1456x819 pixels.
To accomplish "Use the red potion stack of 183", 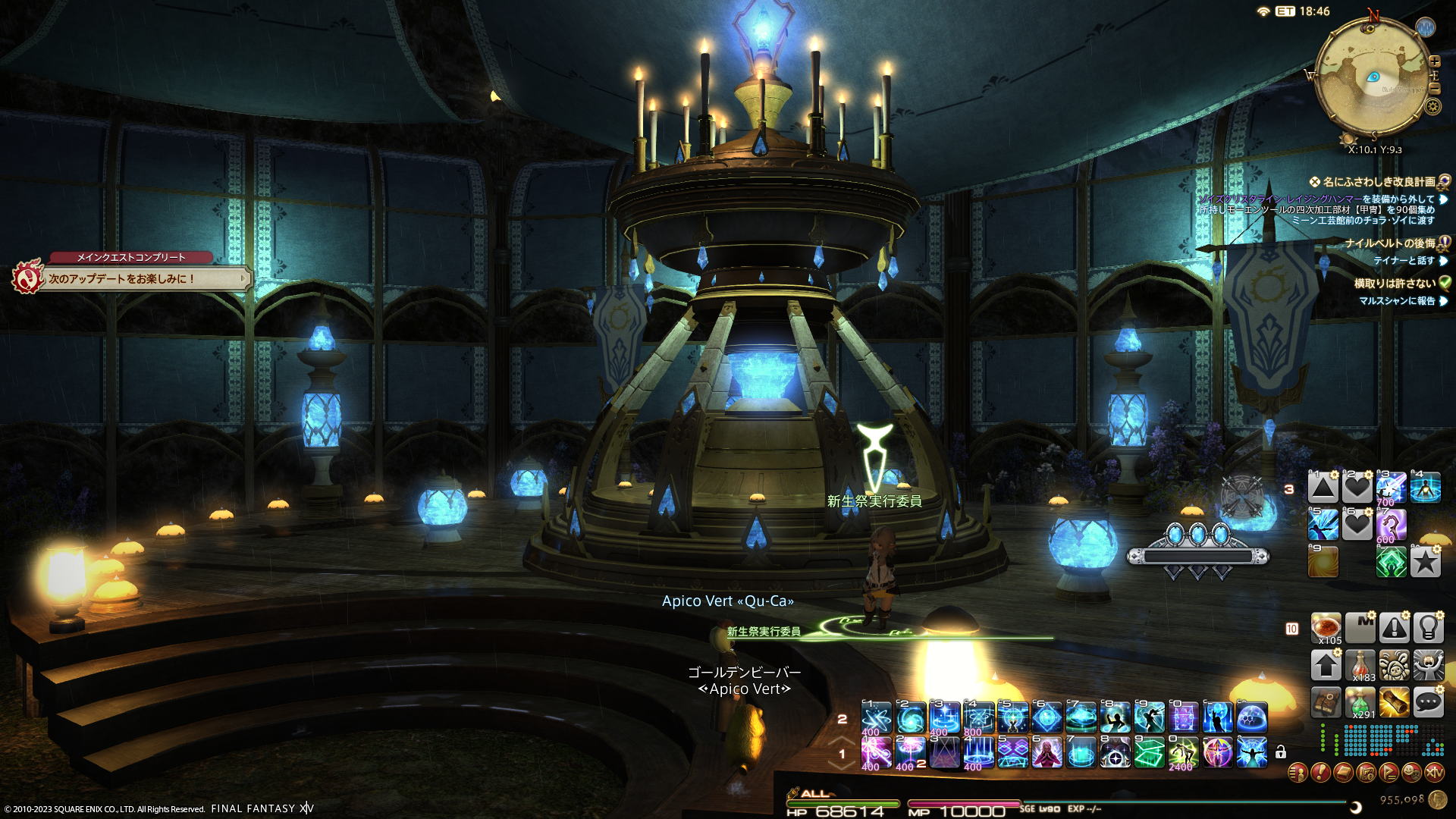I will pyautogui.click(x=1360, y=665).
